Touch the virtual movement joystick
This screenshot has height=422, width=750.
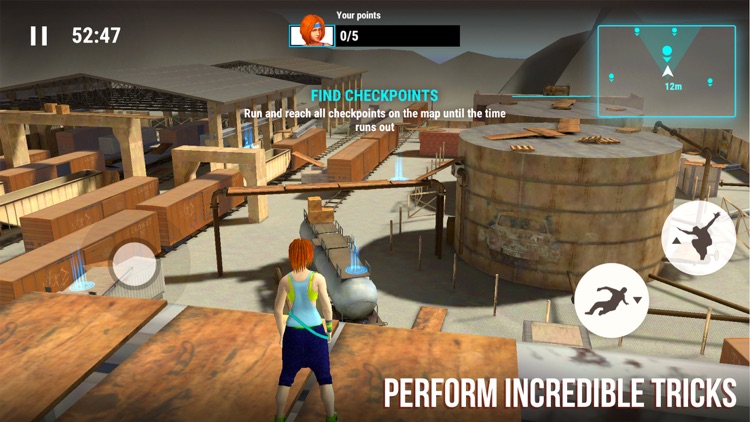tap(132, 265)
